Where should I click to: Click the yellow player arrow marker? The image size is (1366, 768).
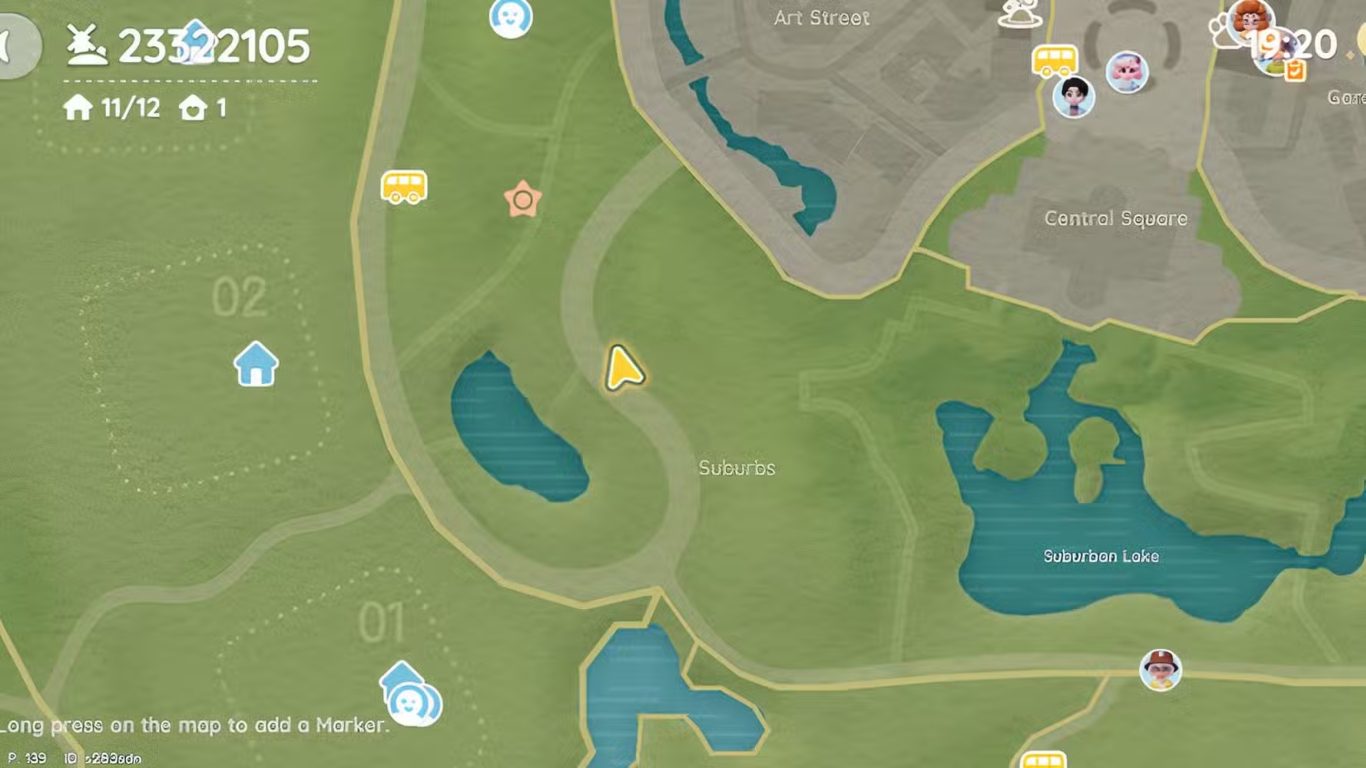(x=623, y=368)
